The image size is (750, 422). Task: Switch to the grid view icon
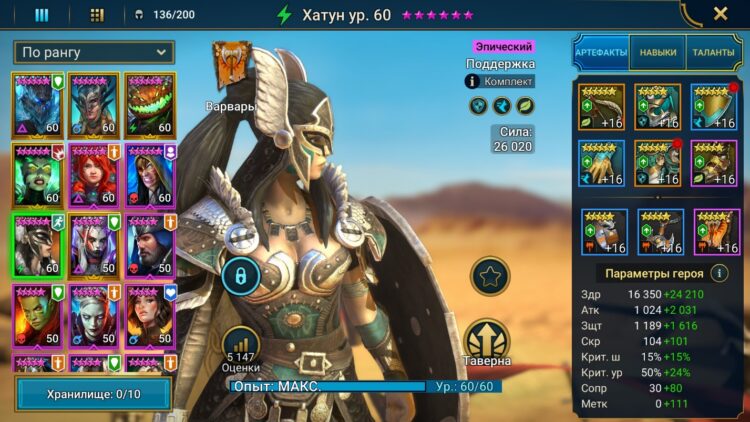[97, 15]
